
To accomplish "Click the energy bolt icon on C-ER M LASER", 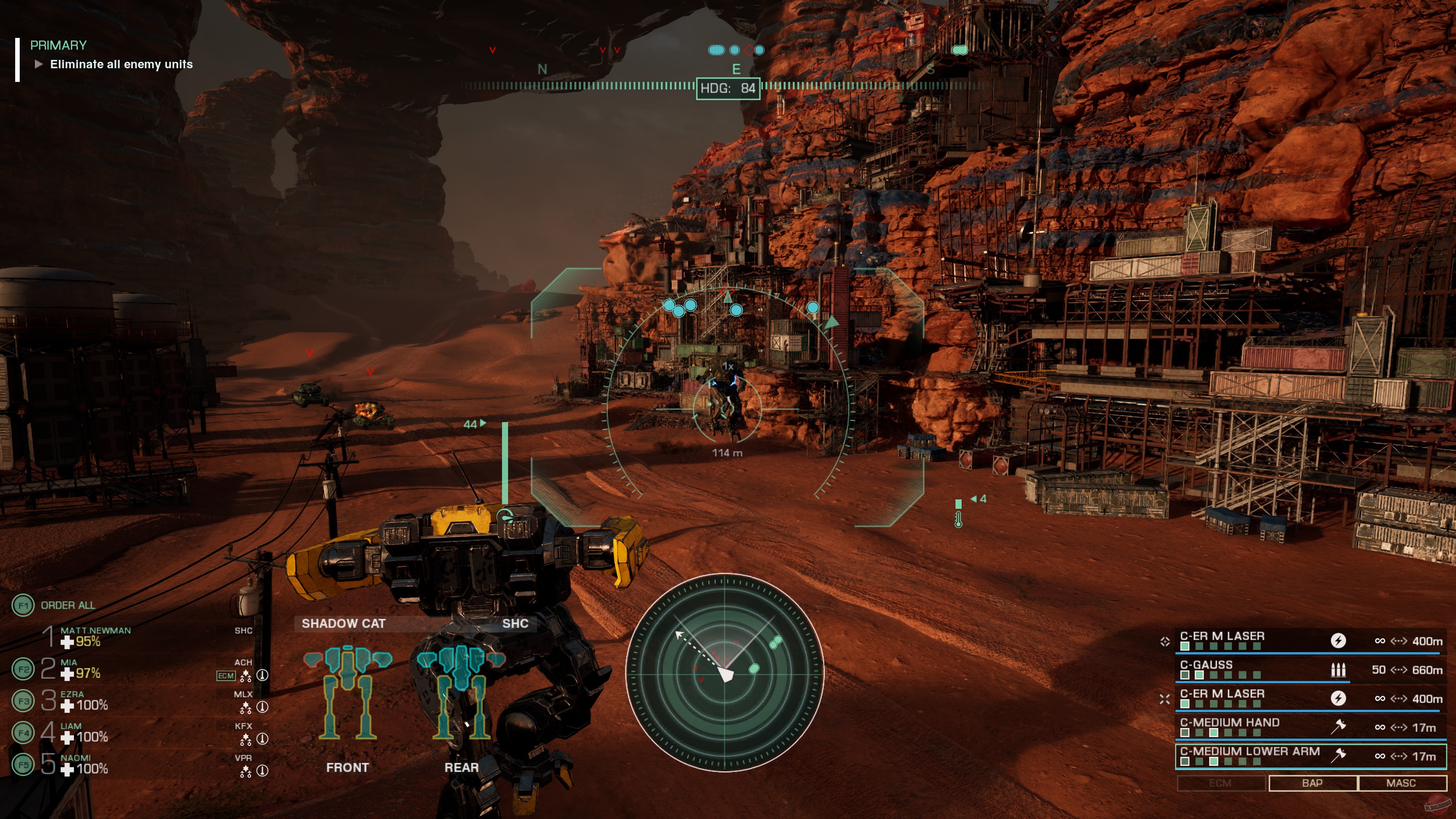I will click(1339, 642).
